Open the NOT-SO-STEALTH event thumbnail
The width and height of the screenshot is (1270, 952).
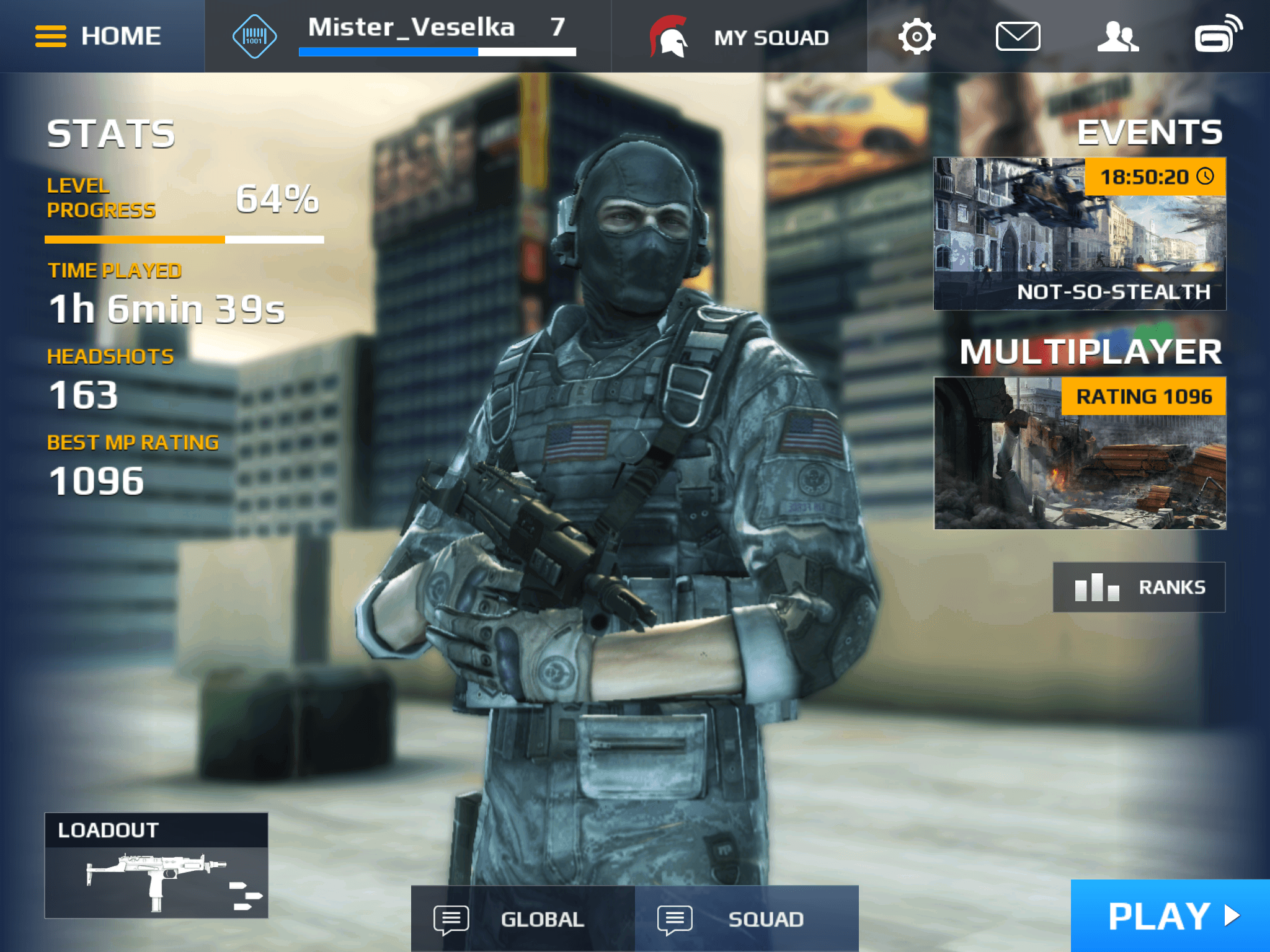click(x=1079, y=236)
